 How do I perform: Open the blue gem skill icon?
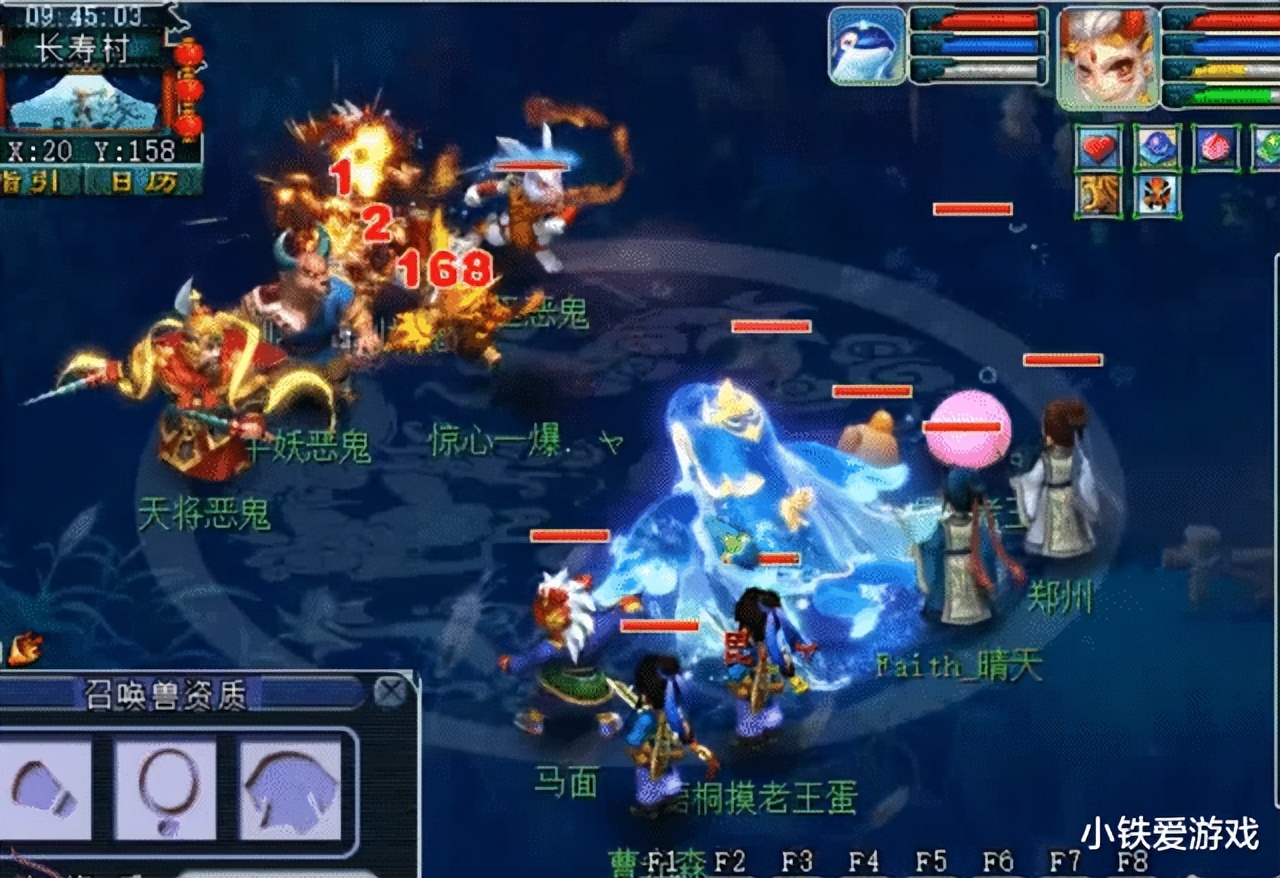click(x=1157, y=147)
